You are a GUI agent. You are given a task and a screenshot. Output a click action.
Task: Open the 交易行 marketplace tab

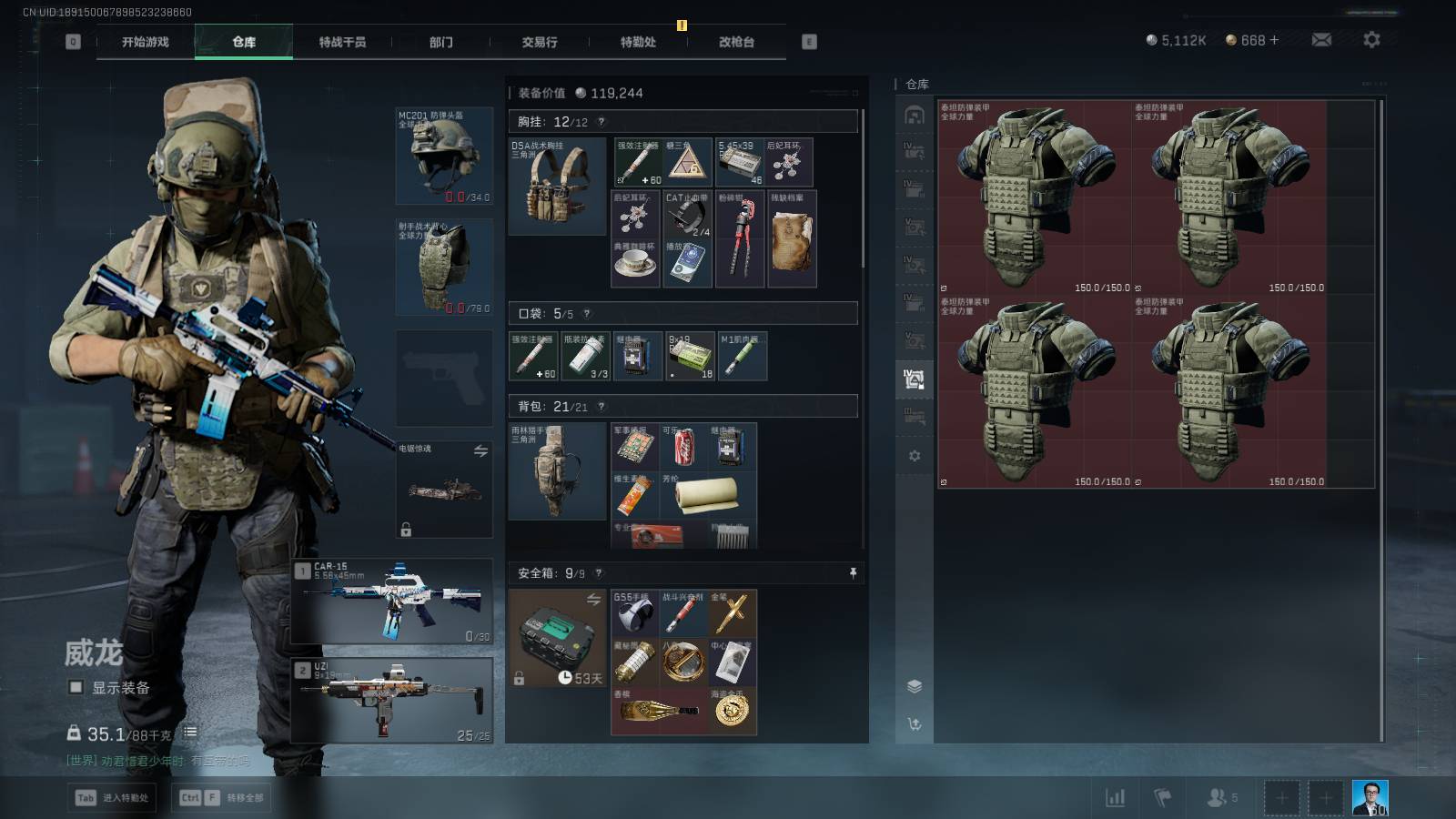click(540, 42)
